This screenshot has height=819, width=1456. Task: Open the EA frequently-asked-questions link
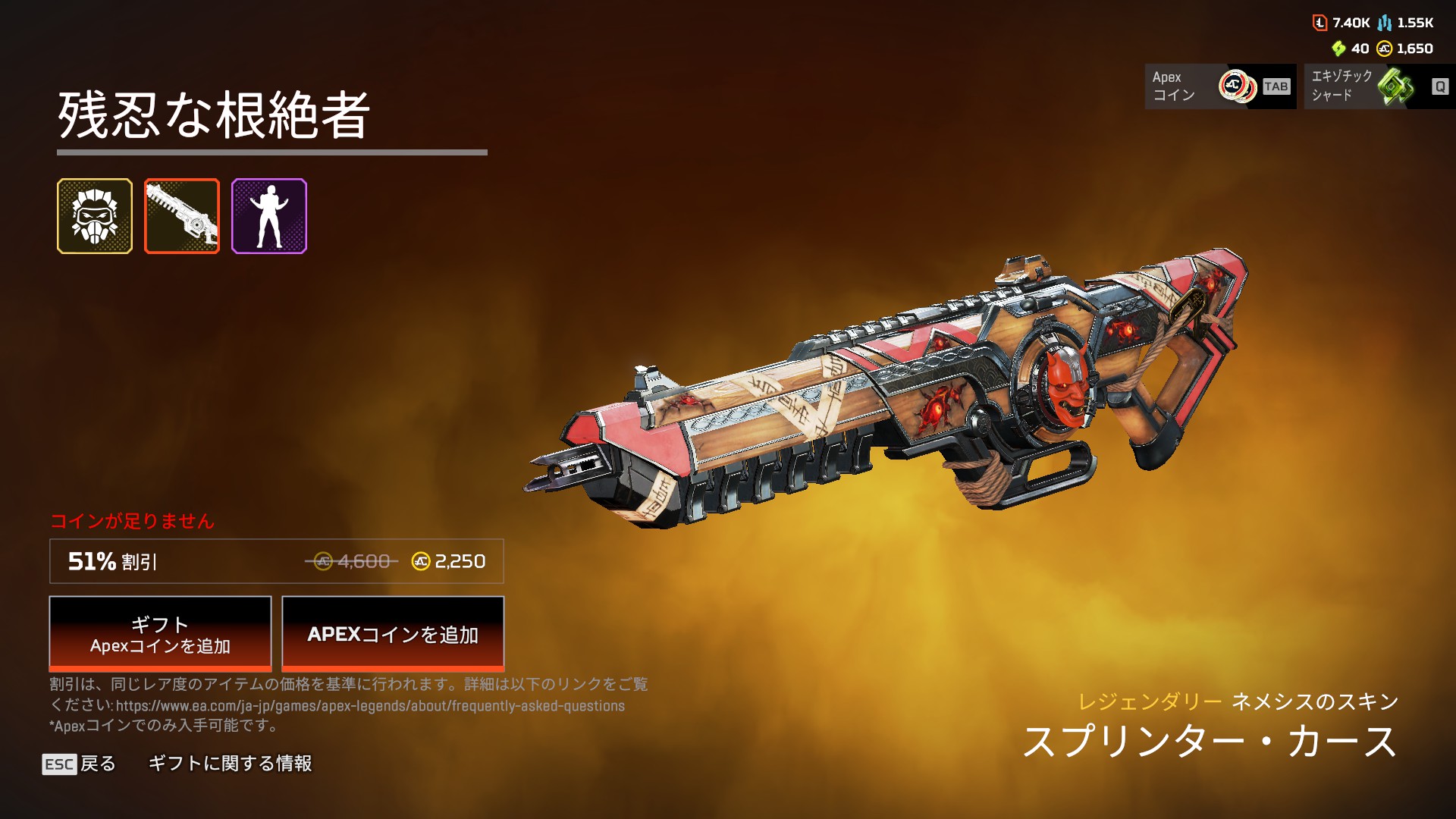[370, 706]
